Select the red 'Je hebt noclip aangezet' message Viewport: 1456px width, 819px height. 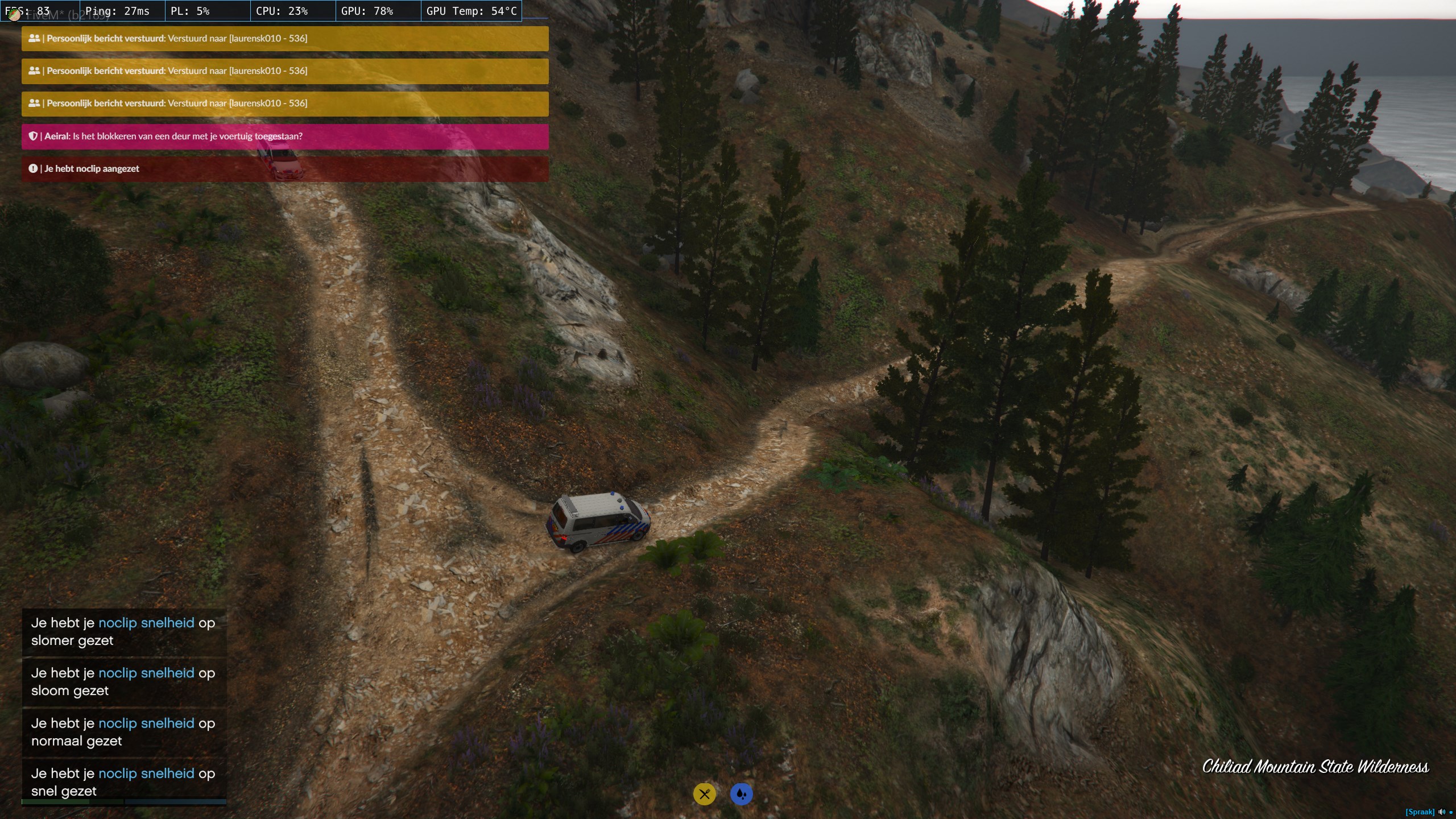click(x=284, y=169)
